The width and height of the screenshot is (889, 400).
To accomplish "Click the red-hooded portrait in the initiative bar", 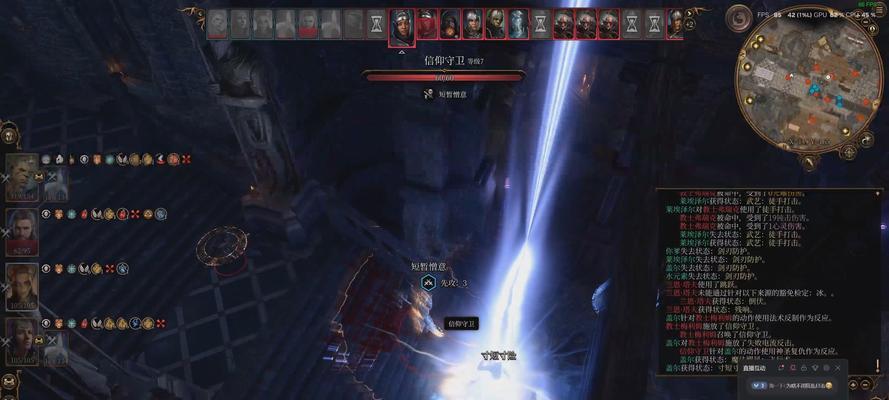I will pos(428,24).
